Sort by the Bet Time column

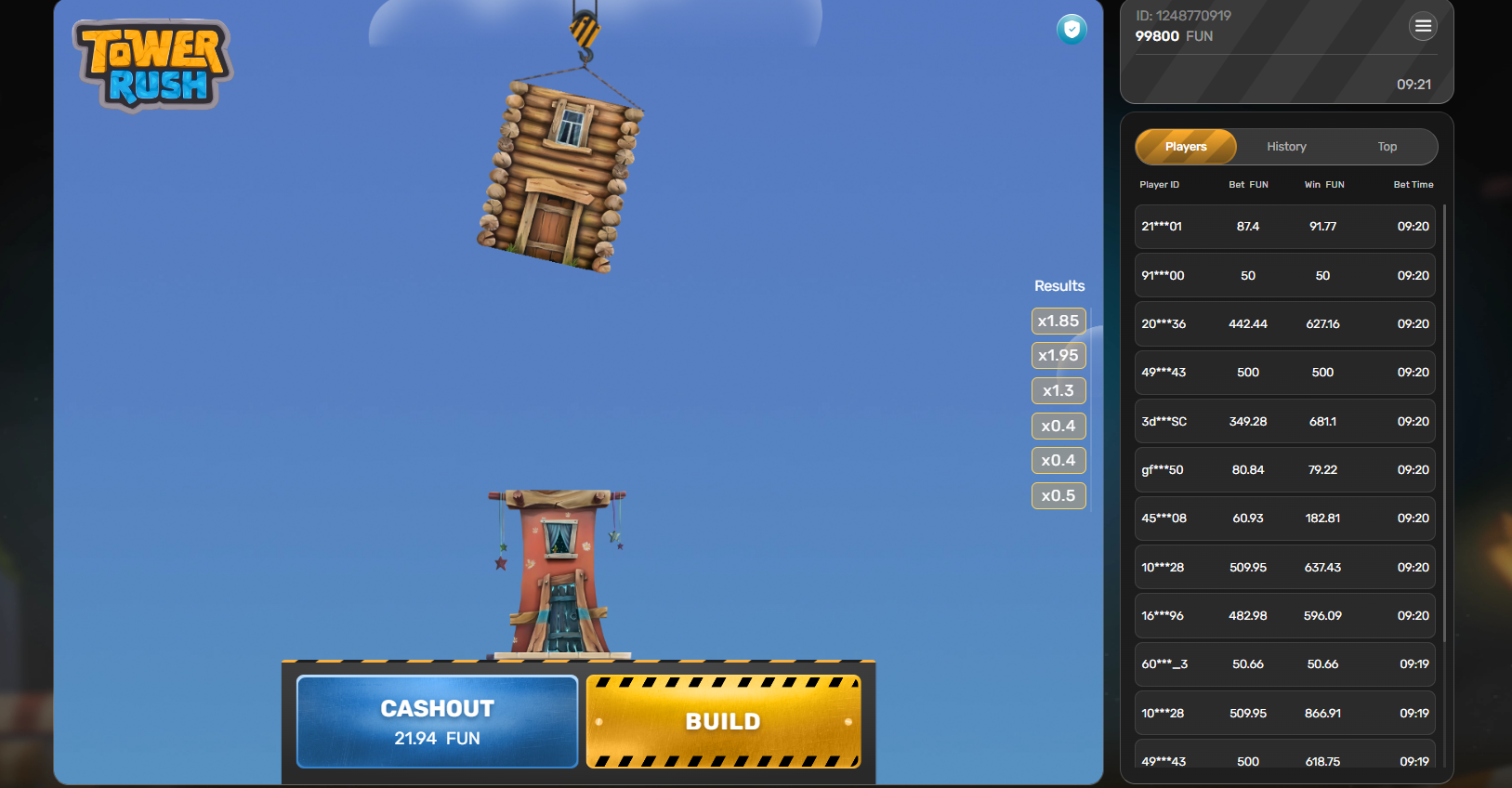click(x=1413, y=184)
